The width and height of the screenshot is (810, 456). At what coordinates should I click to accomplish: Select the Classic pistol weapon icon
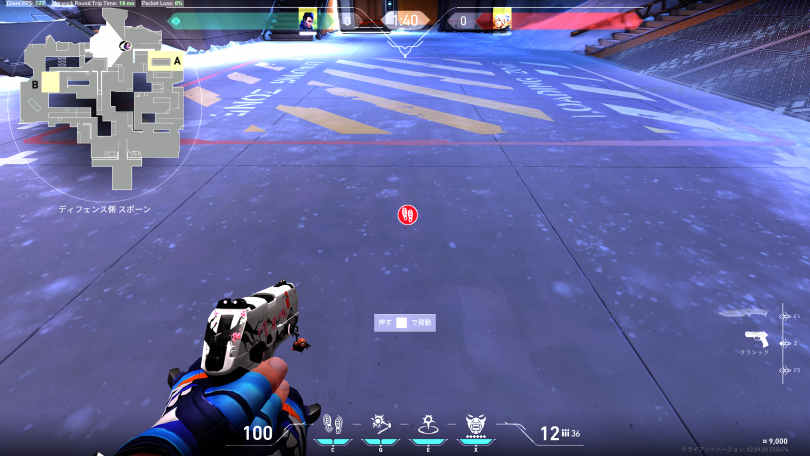tap(756, 338)
